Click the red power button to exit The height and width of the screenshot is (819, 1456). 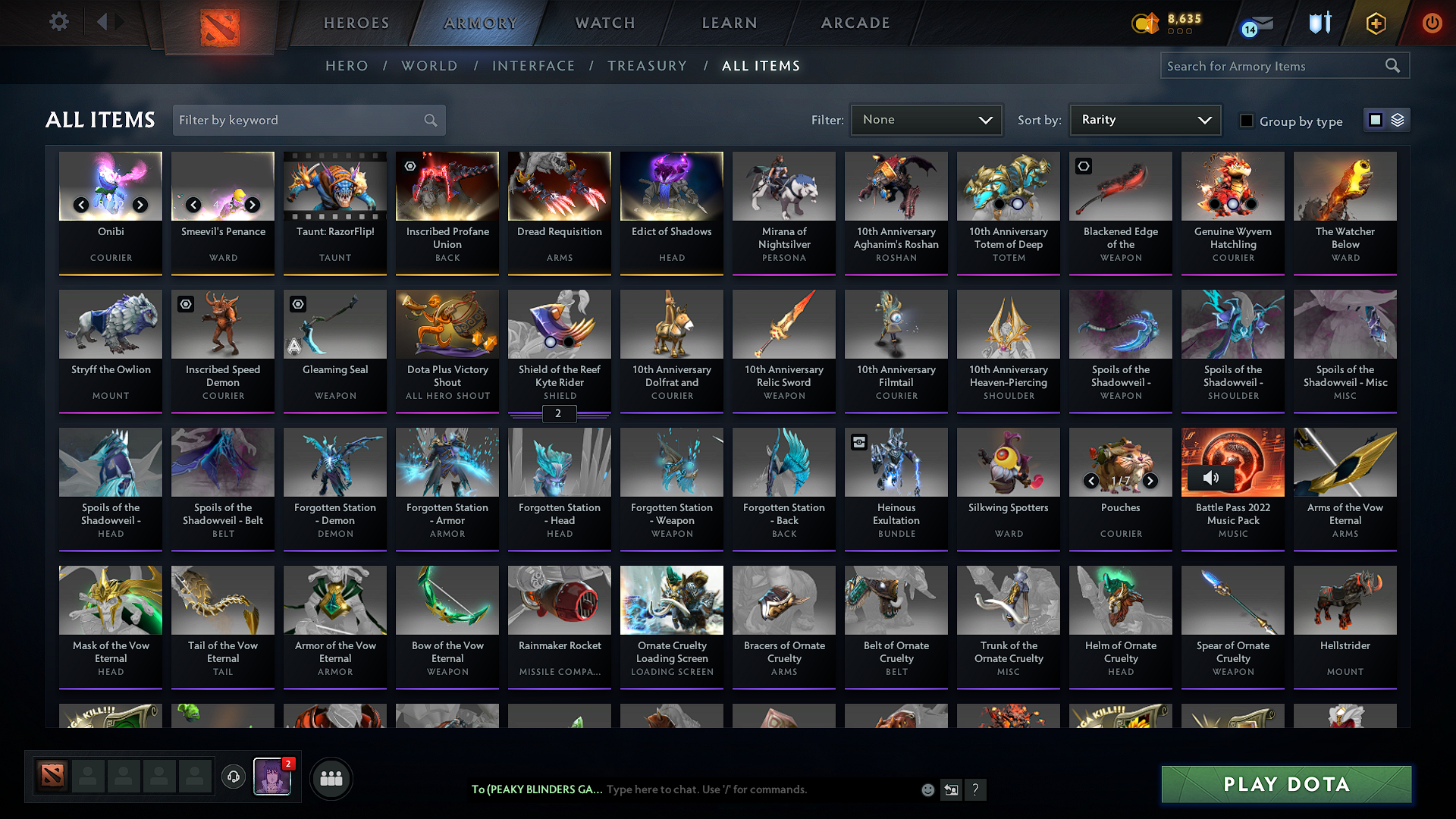[x=1432, y=24]
